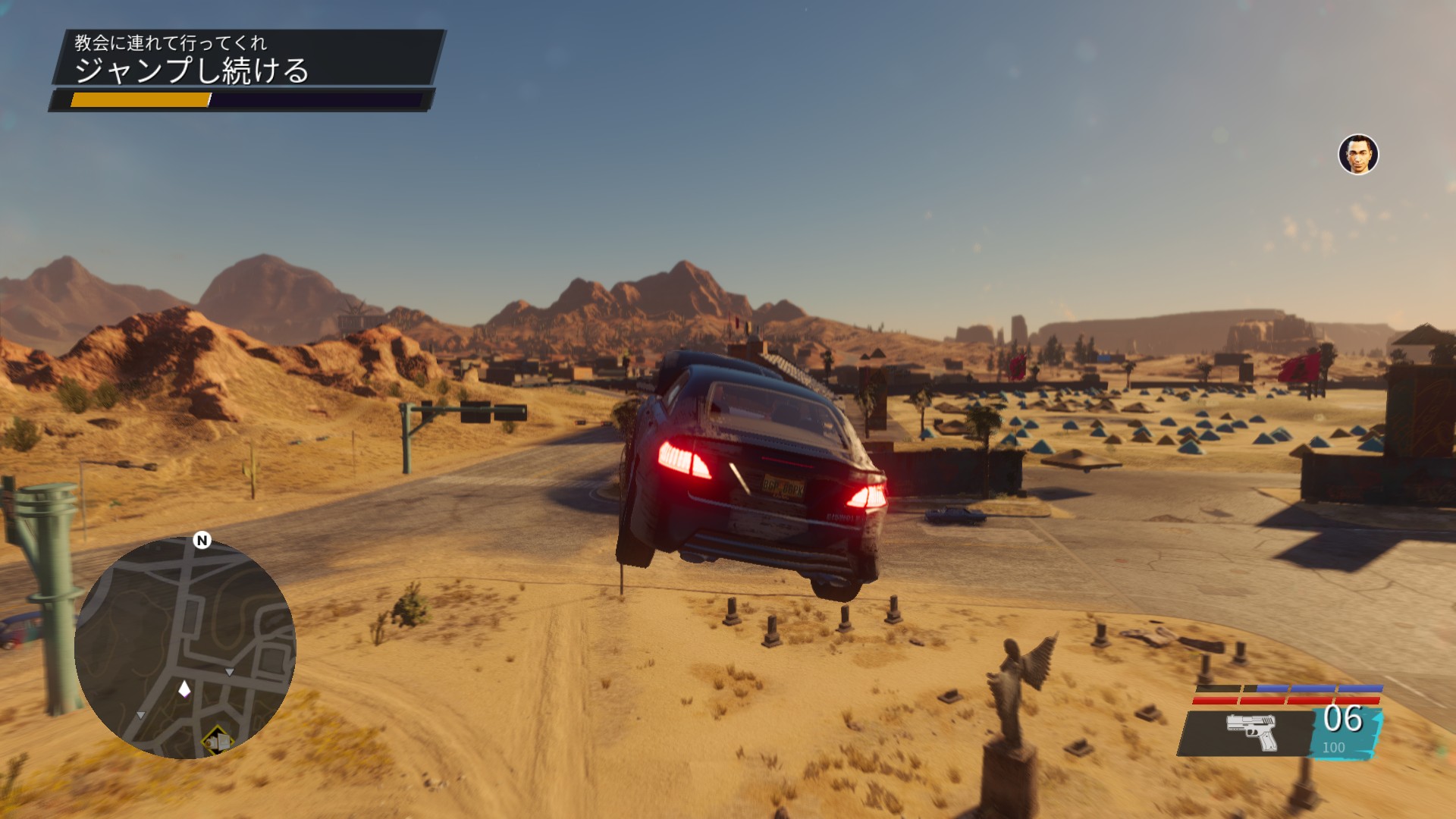
Task: Click the yellow diamond marker on minimap
Action: coord(216,739)
